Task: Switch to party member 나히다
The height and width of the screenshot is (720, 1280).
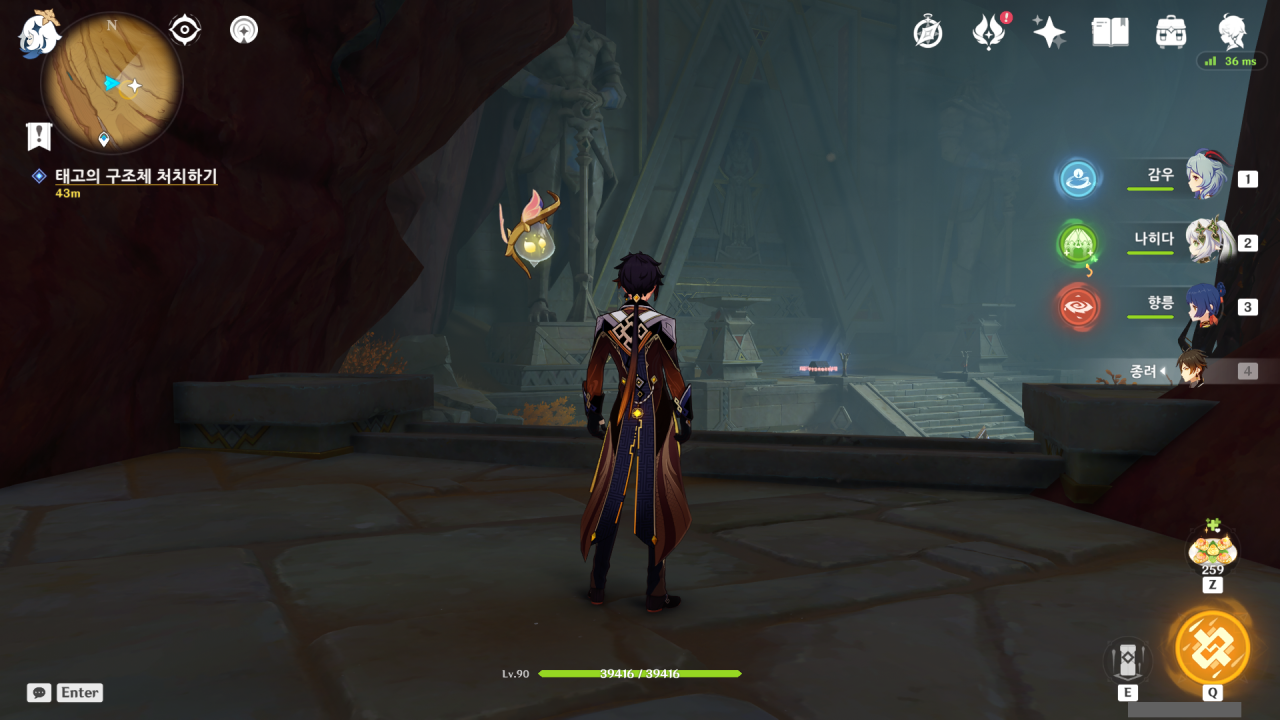Action: point(1205,242)
